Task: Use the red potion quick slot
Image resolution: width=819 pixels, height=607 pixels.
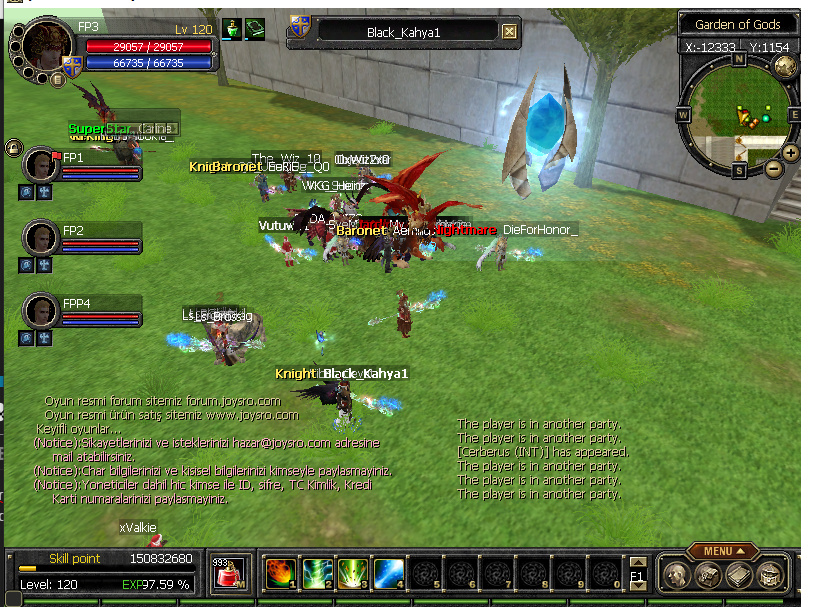Action: click(228, 575)
